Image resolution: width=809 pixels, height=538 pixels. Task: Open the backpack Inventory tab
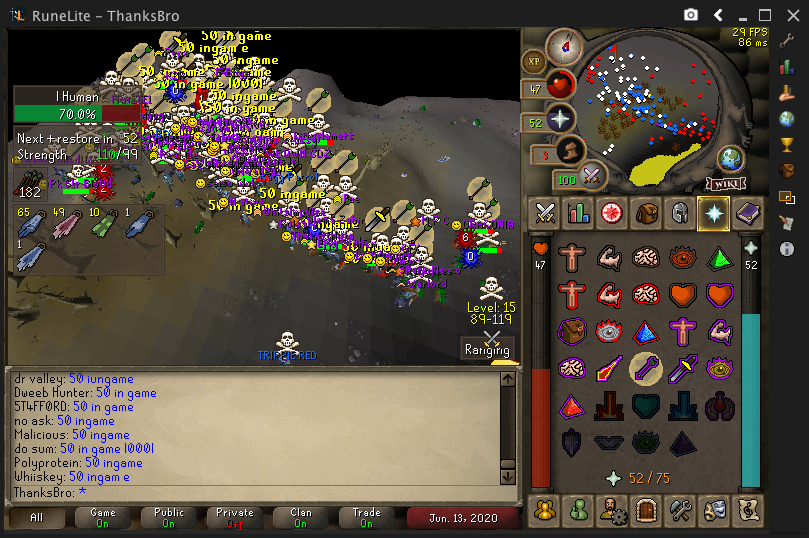pos(645,212)
